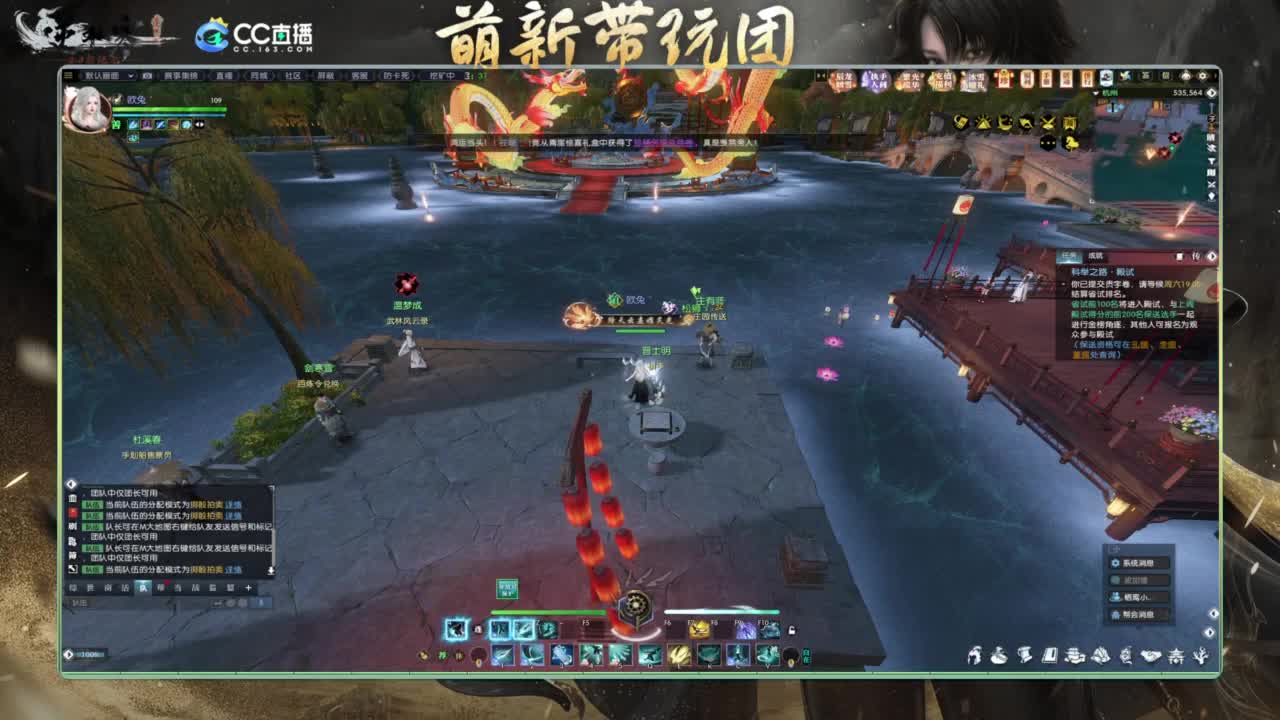Click the 100% camera zoom control bottom left
The image size is (1280, 720).
coord(87,654)
